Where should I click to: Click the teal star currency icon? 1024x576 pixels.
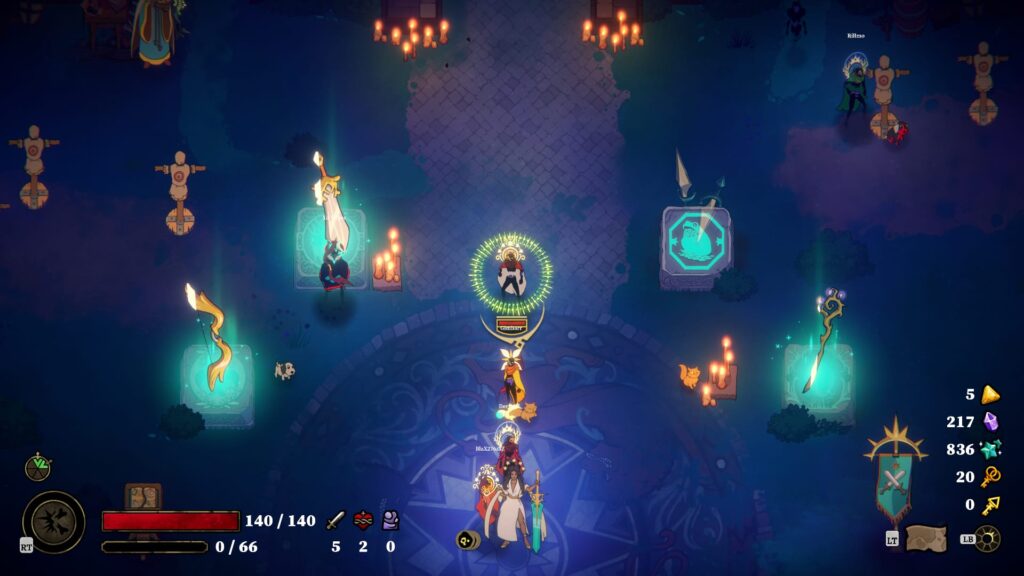[991, 449]
